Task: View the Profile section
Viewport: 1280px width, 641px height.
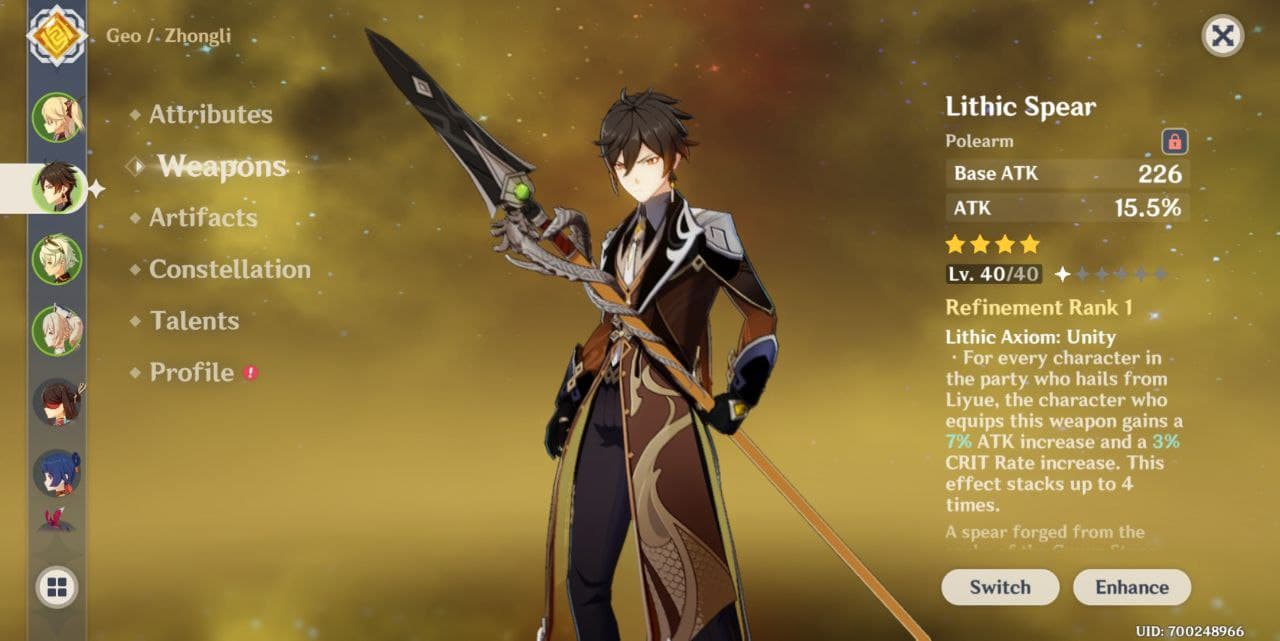Action: (x=191, y=373)
